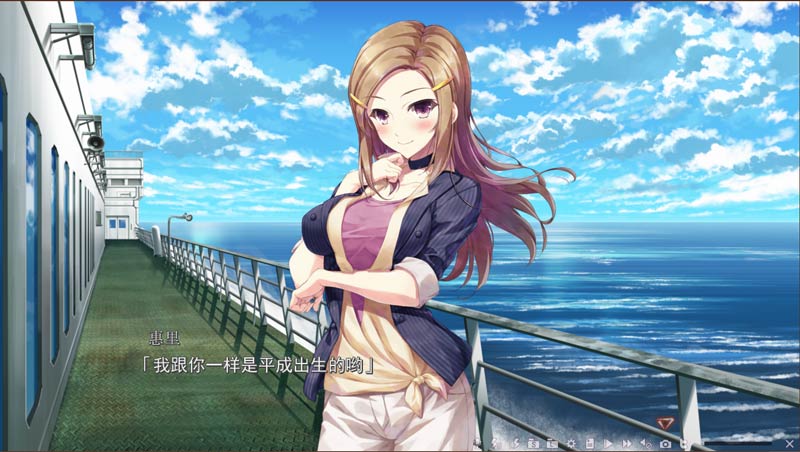Open the load folder marked L
The width and height of the screenshot is (800, 452).
pyautogui.click(x=552, y=443)
